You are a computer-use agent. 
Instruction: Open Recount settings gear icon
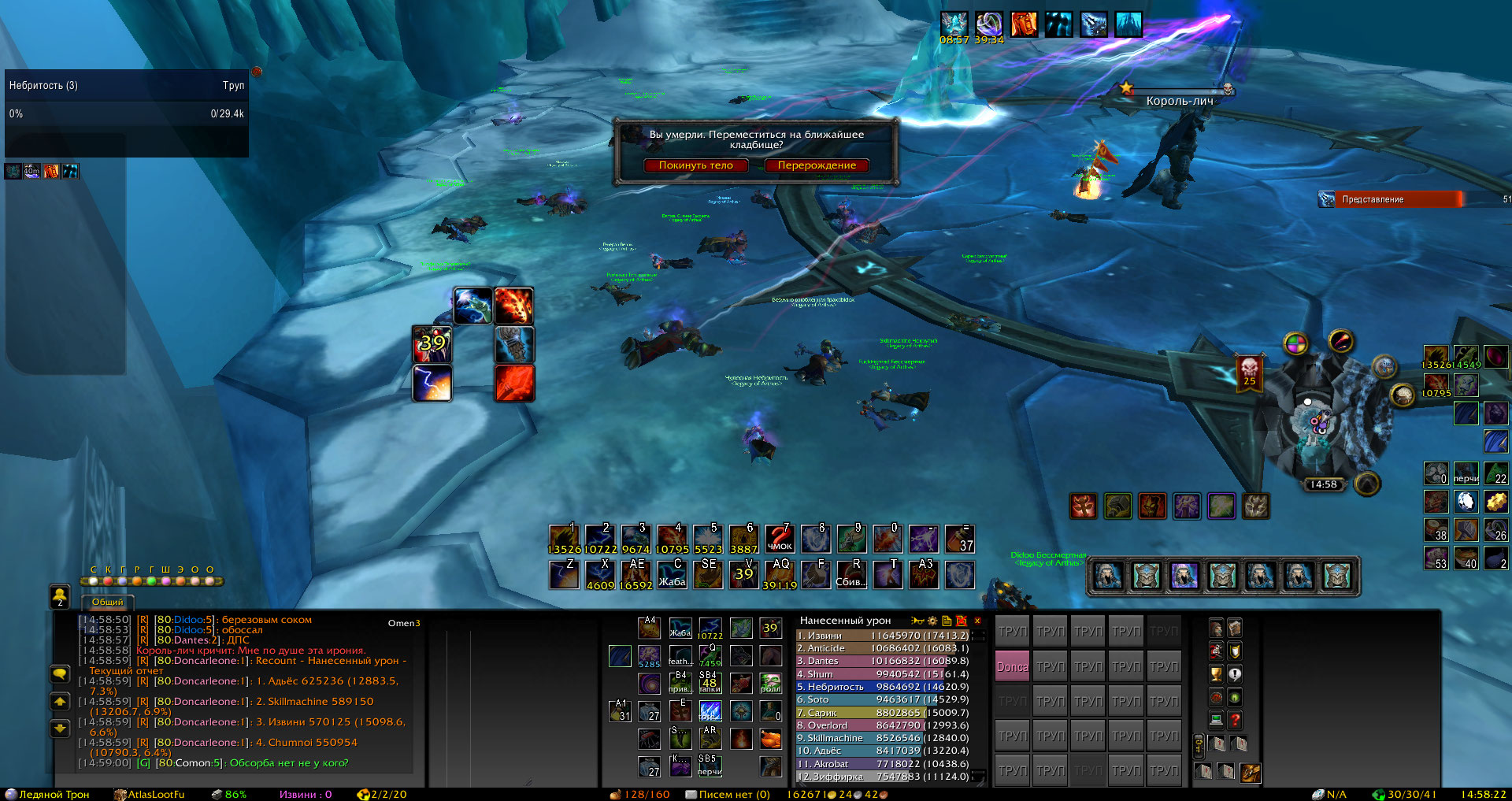(932, 621)
